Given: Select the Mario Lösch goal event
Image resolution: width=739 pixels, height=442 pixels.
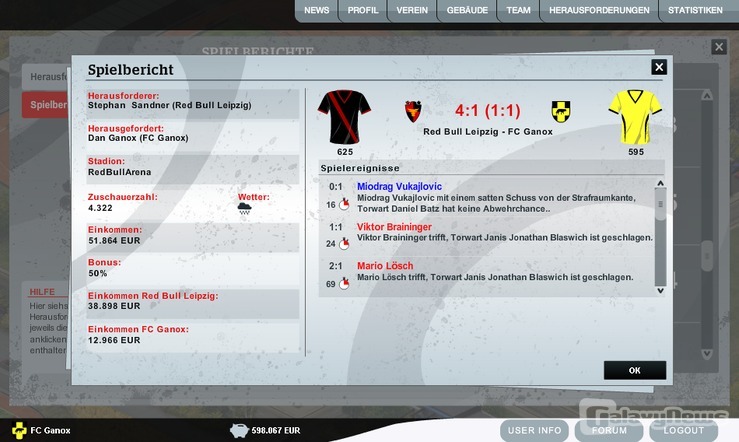Looking at the screenshot, I should [385, 266].
